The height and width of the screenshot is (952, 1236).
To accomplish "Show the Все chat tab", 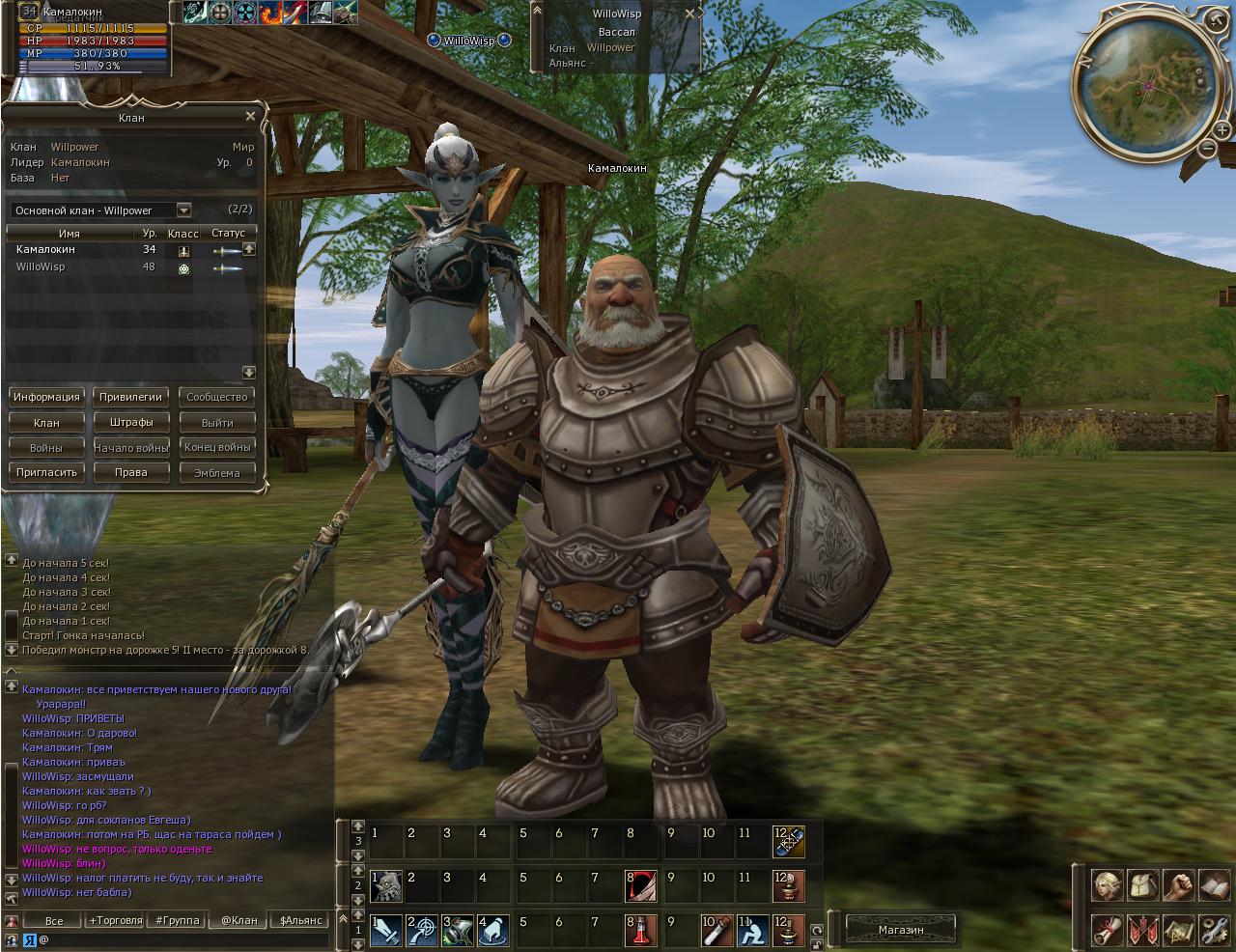I will [x=54, y=920].
